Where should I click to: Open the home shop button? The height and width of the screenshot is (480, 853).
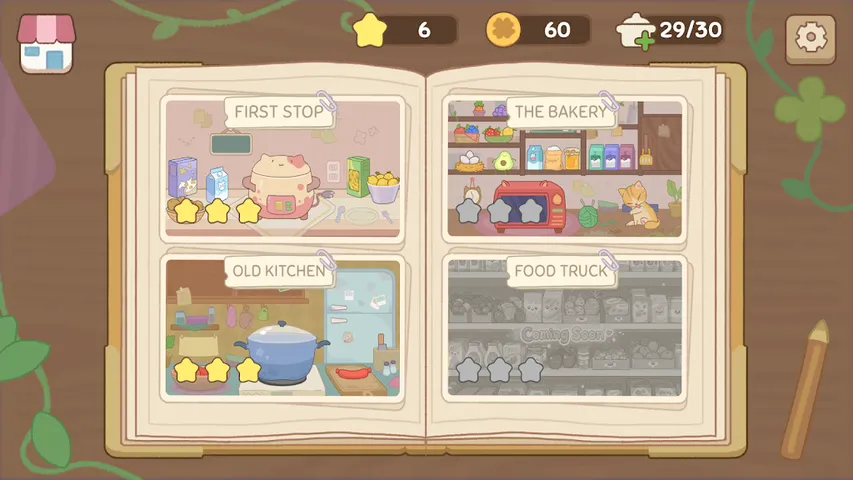[x=46, y=44]
